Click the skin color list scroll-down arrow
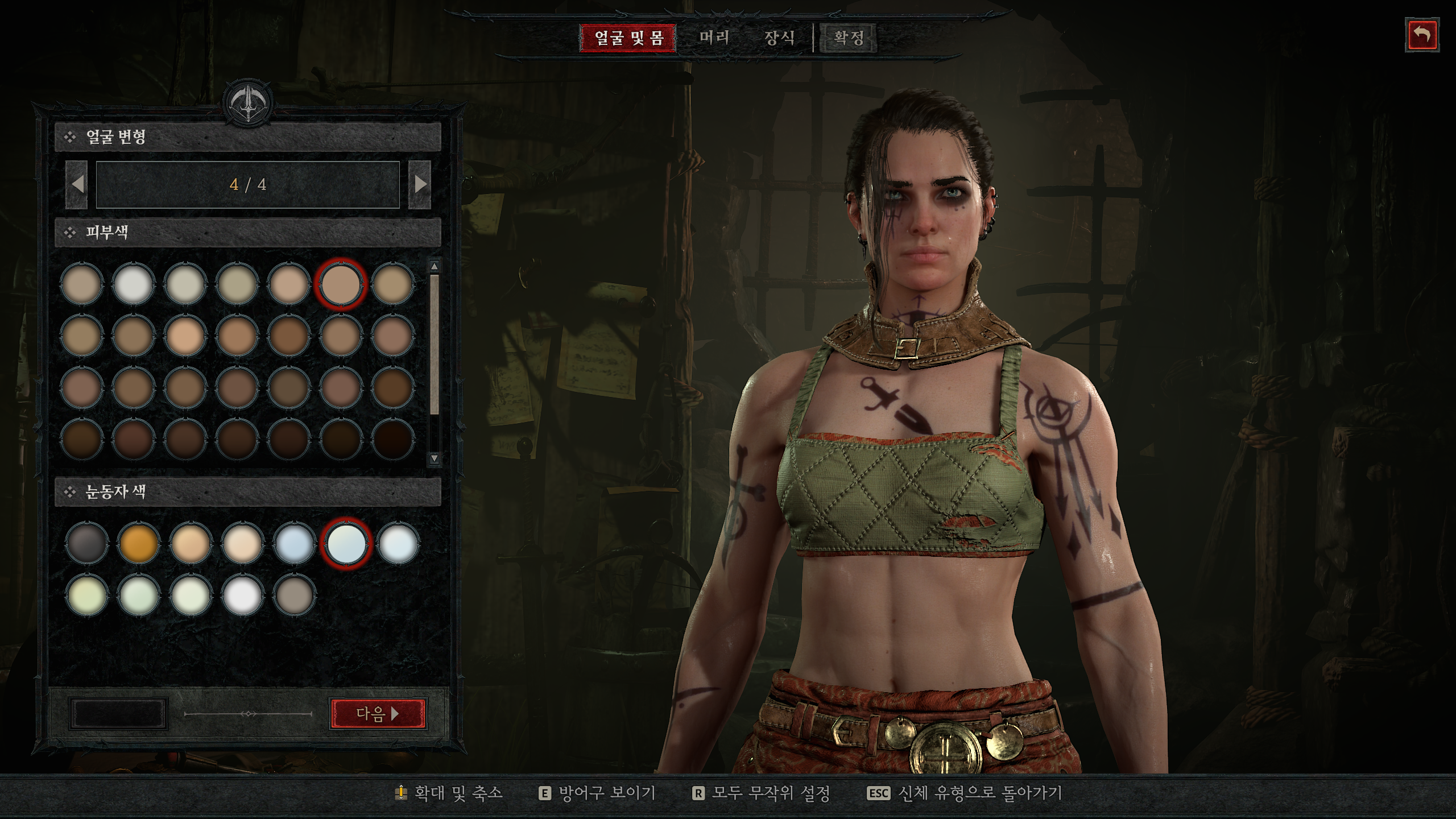 click(435, 458)
